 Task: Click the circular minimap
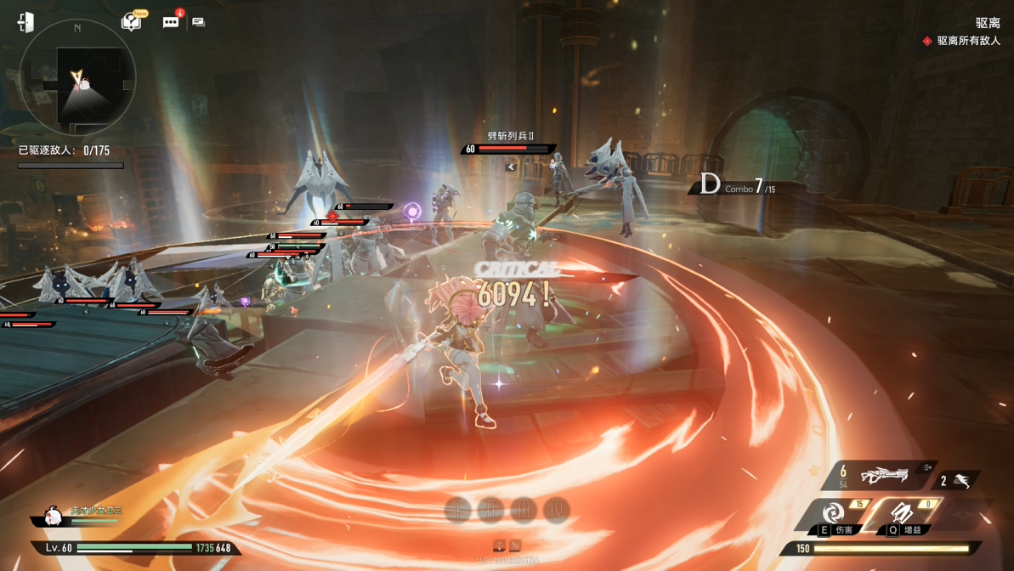pos(77,76)
